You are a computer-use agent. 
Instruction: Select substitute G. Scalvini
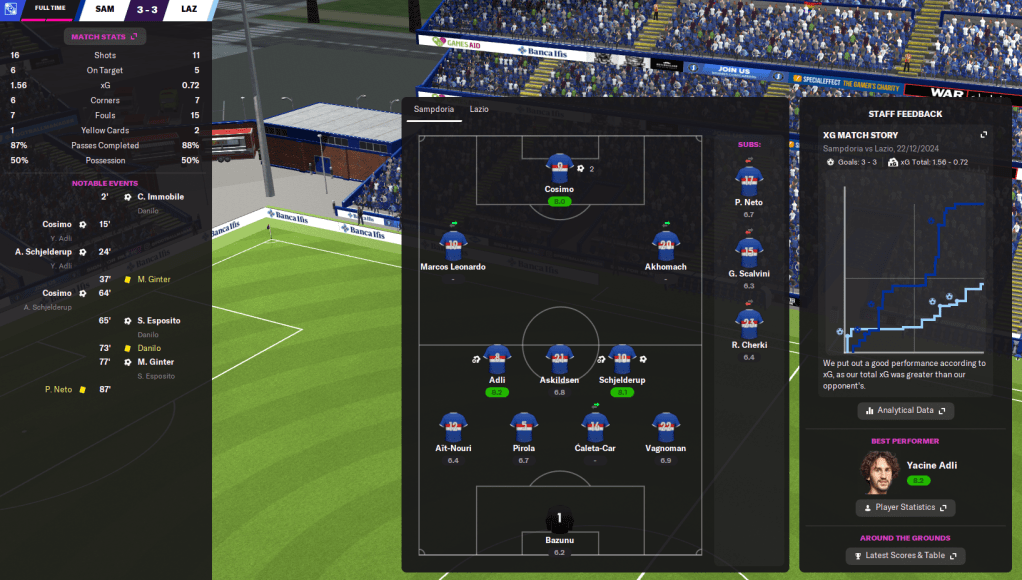[749, 251]
